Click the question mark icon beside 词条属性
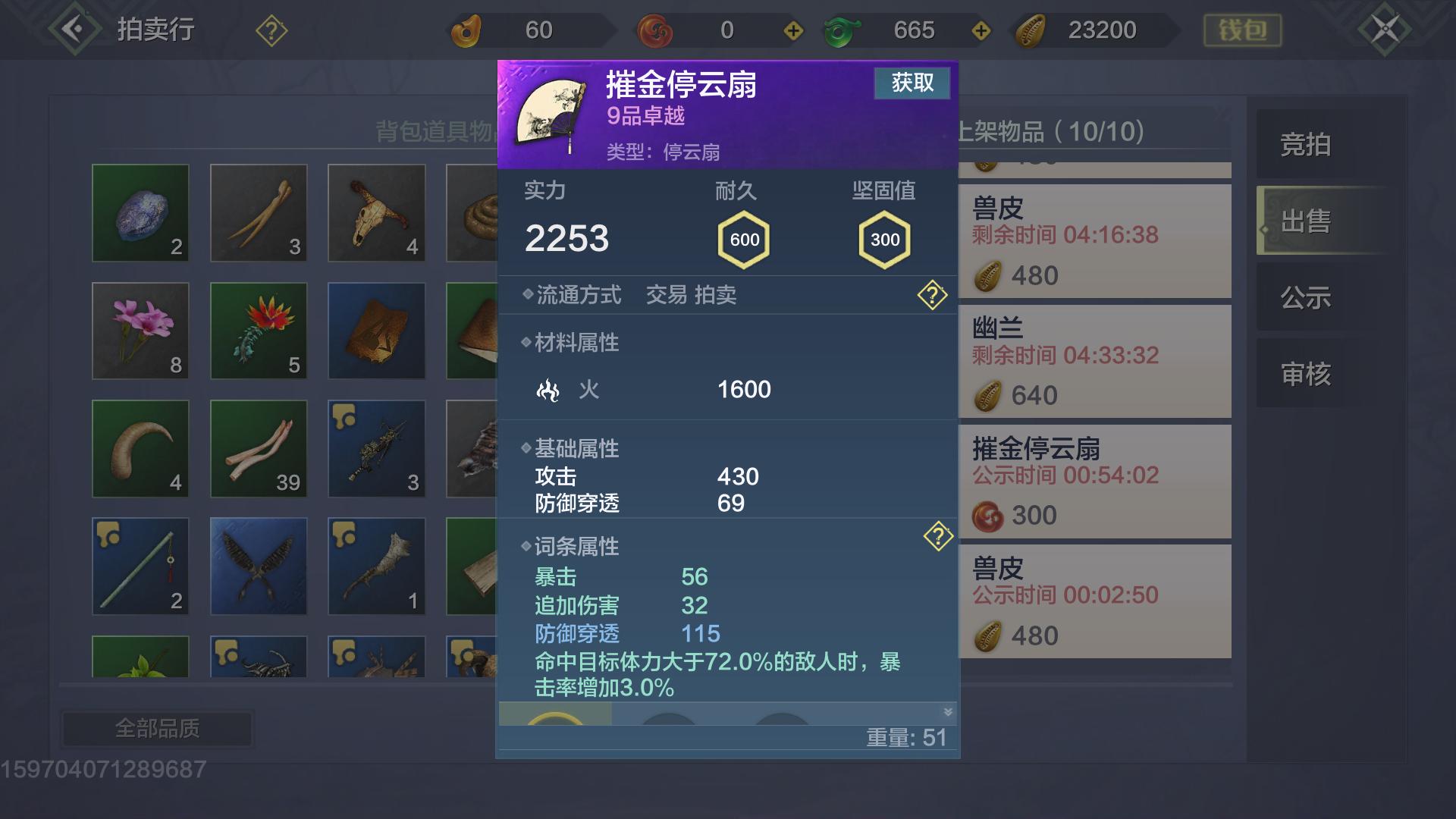1456x819 pixels. coord(939,536)
